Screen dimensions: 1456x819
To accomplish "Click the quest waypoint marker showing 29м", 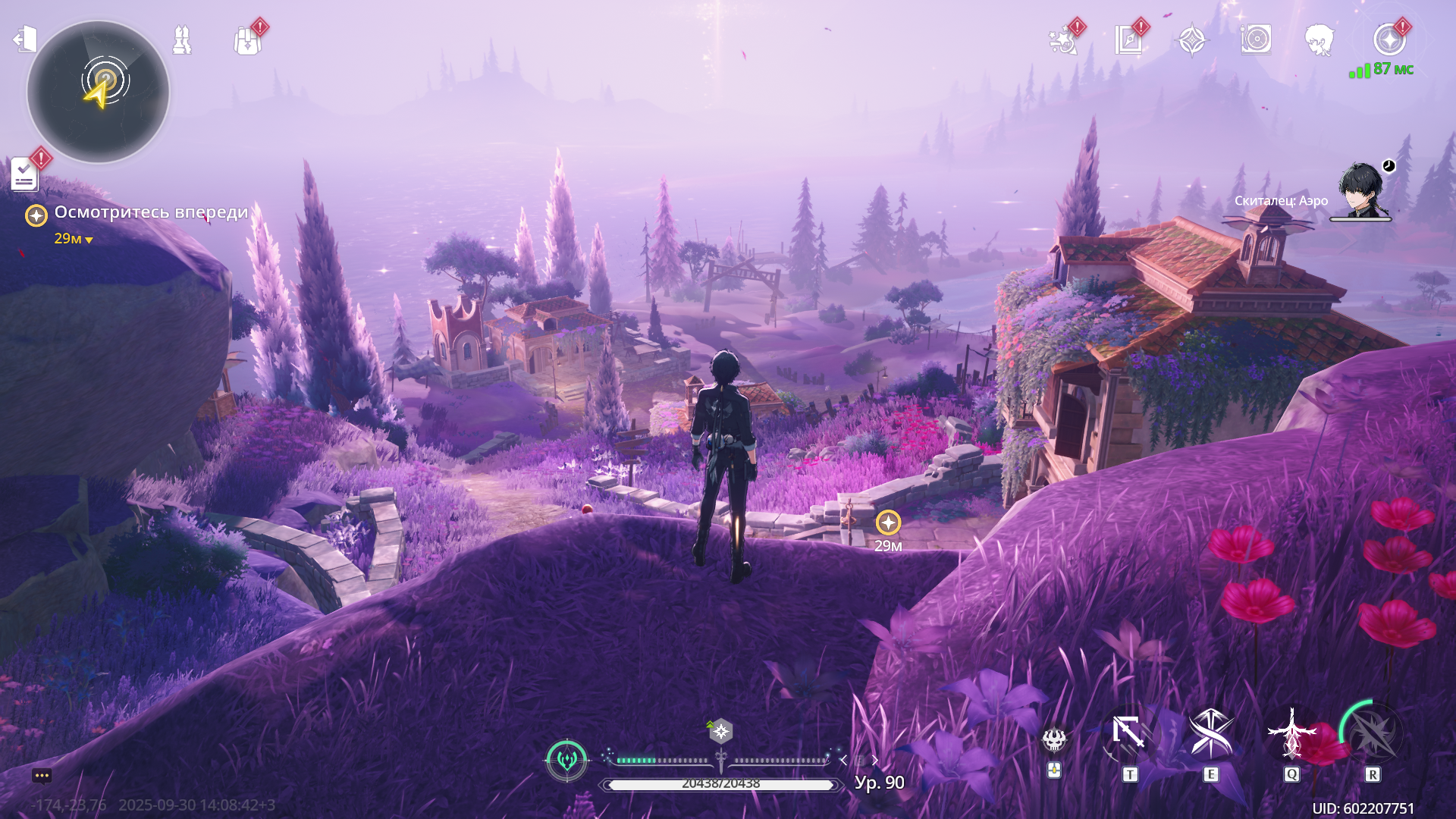I will pos(888,522).
